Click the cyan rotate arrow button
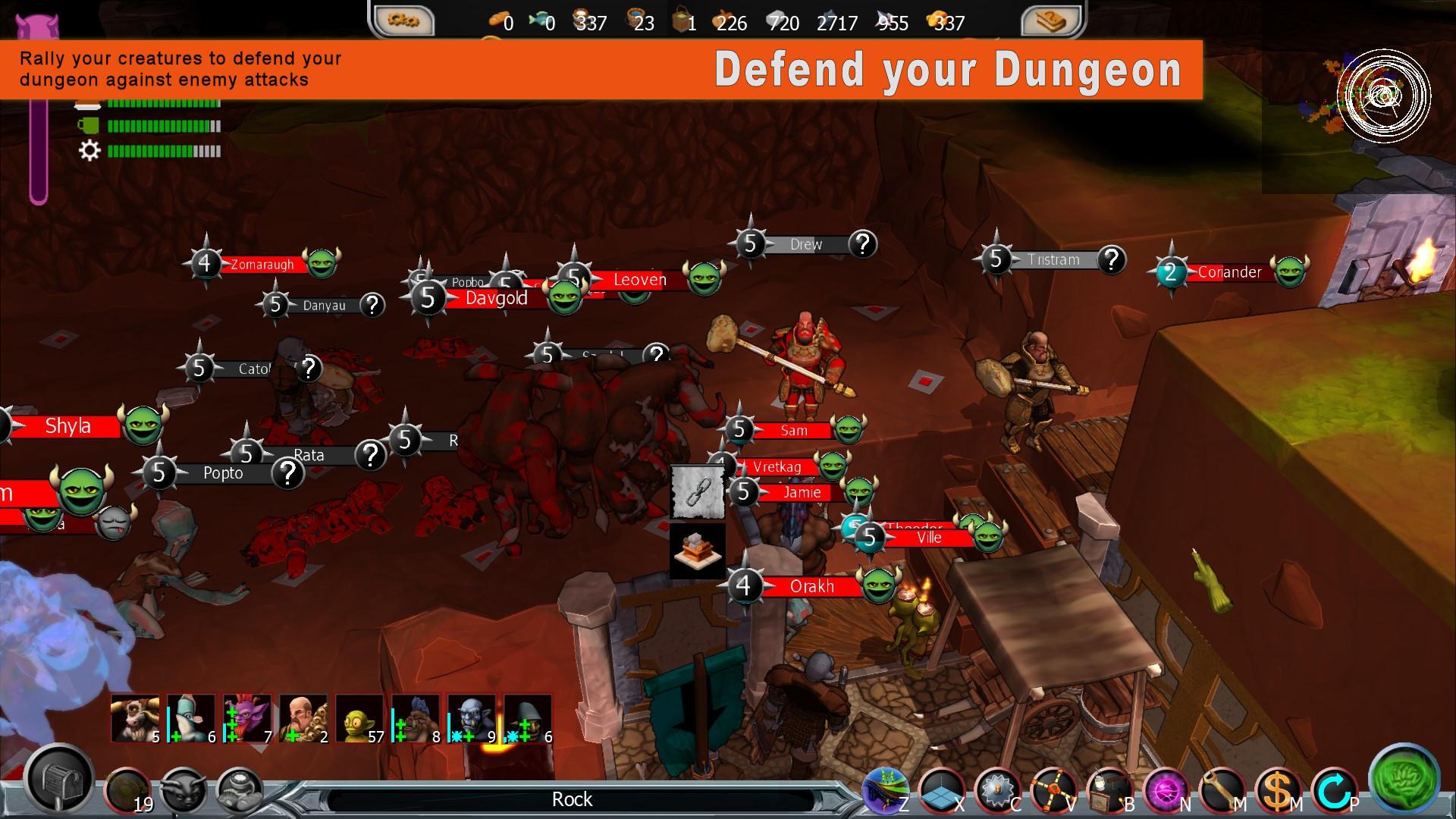This screenshot has width=1456, height=819. pos(1334,792)
